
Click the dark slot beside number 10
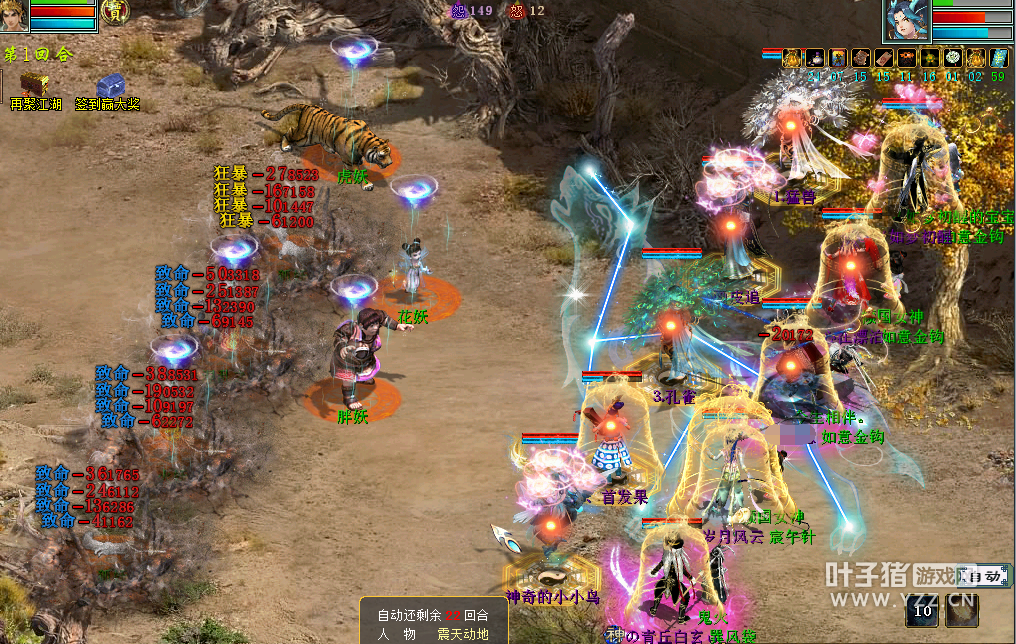click(962, 609)
